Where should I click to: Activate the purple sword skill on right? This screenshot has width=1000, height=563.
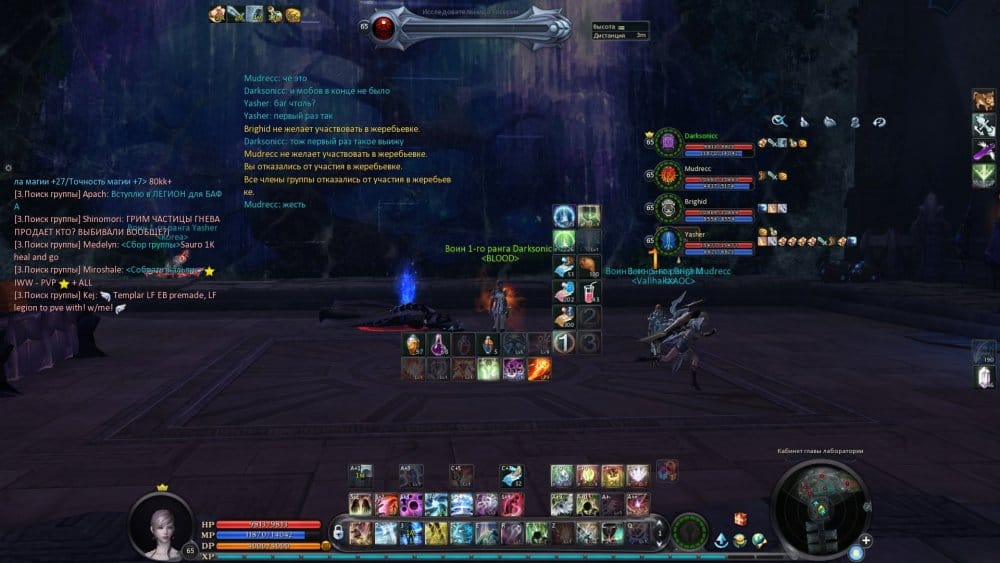pos(984,149)
